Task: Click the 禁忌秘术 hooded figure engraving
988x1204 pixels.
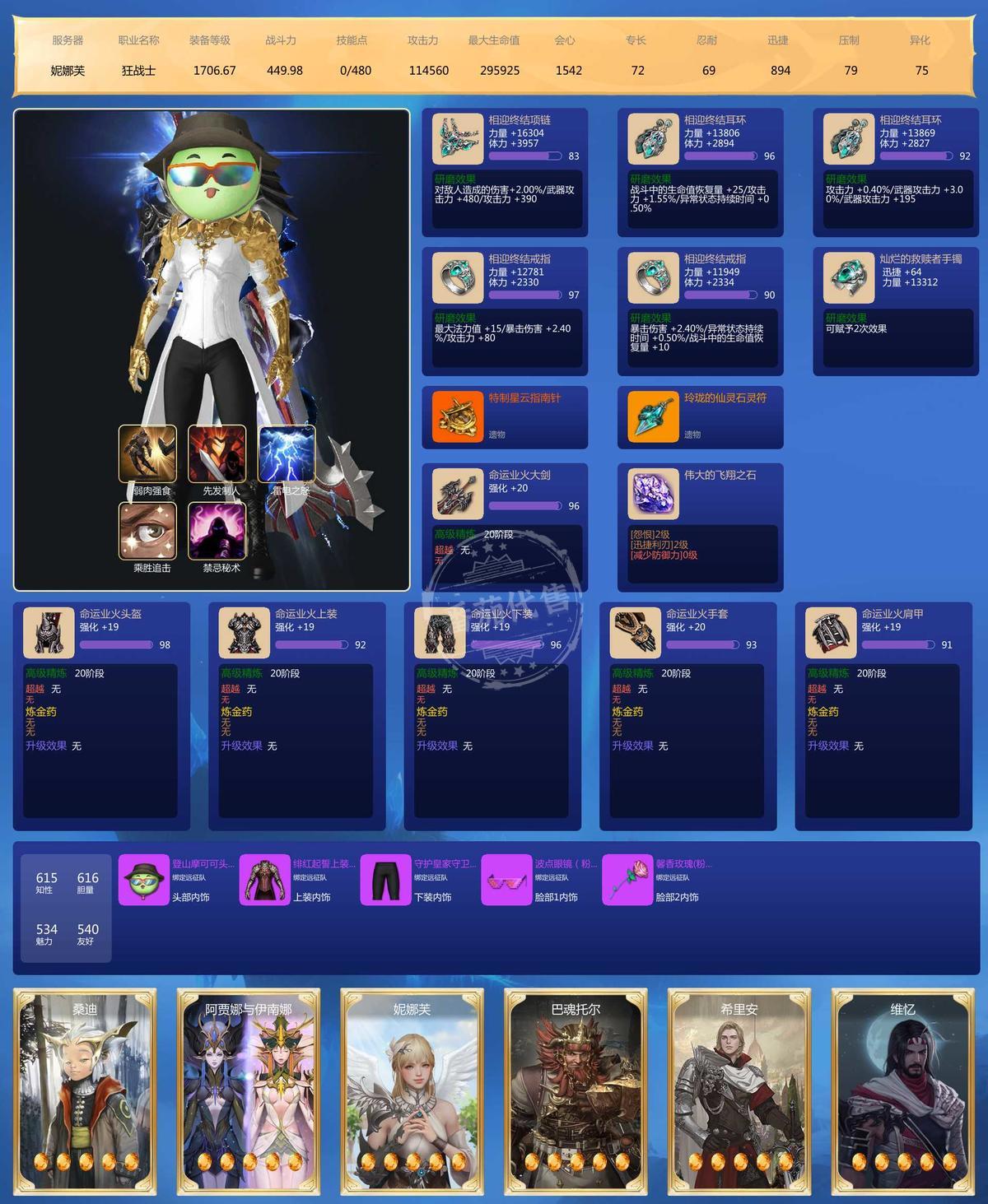Action: pos(217,531)
